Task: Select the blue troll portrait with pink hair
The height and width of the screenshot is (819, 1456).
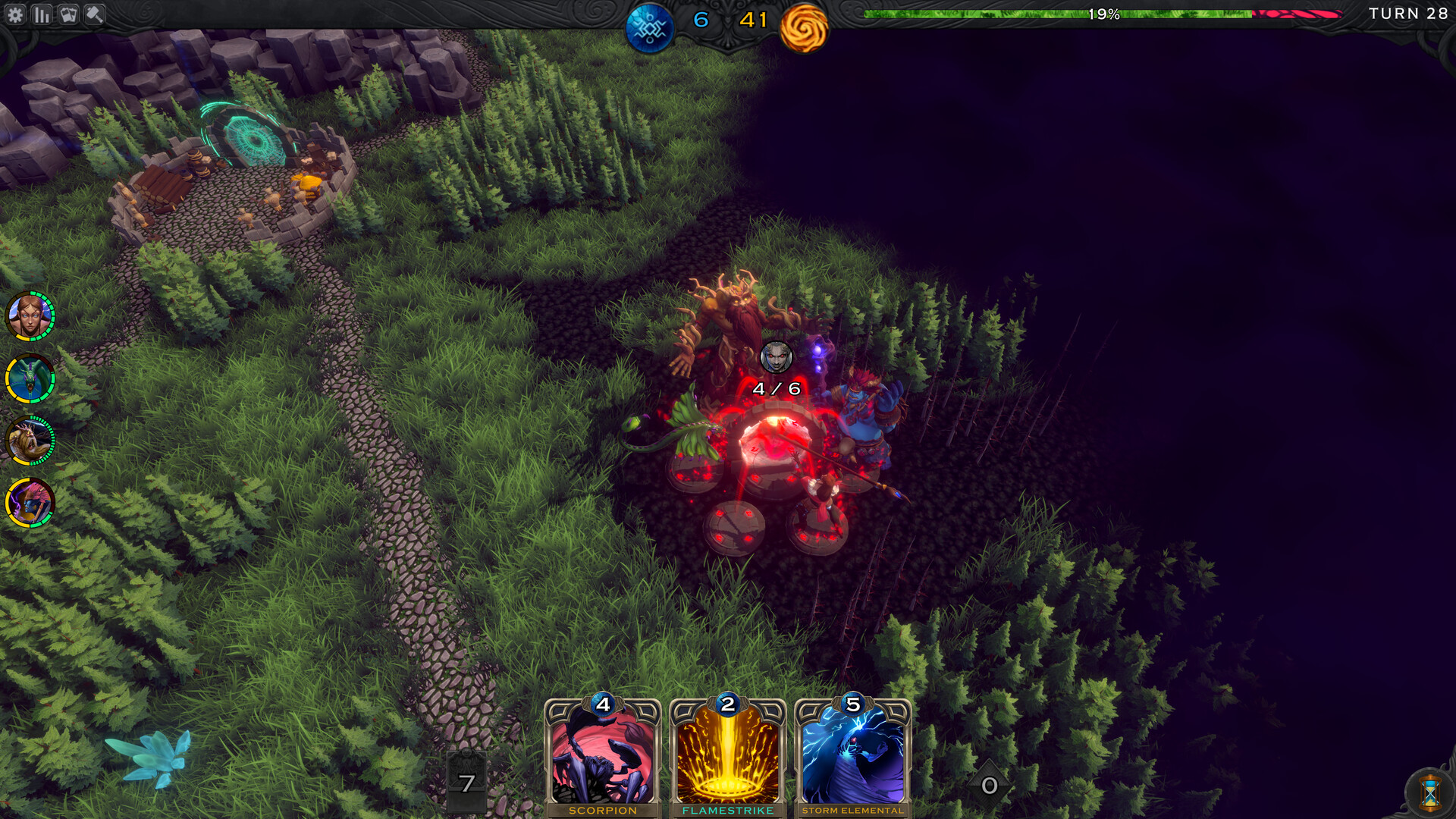Action: coord(31,503)
